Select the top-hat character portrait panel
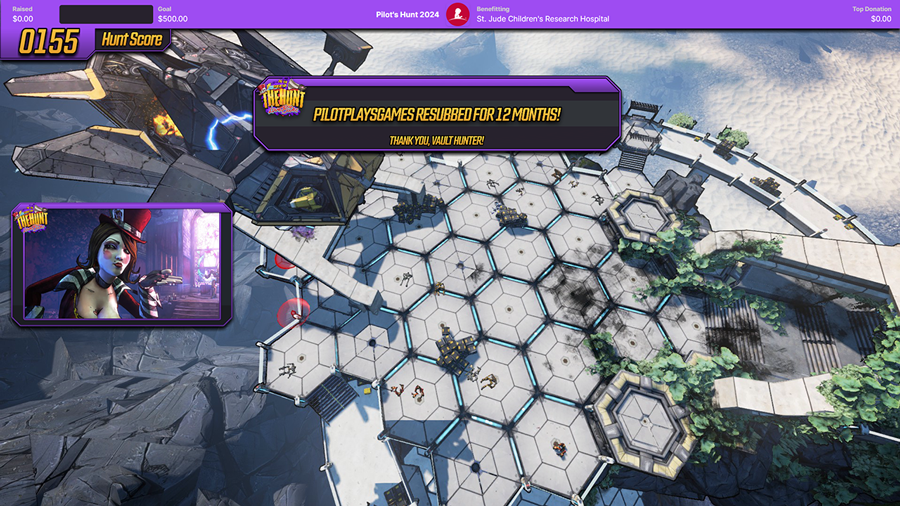Image resolution: width=900 pixels, height=506 pixels. [122, 265]
